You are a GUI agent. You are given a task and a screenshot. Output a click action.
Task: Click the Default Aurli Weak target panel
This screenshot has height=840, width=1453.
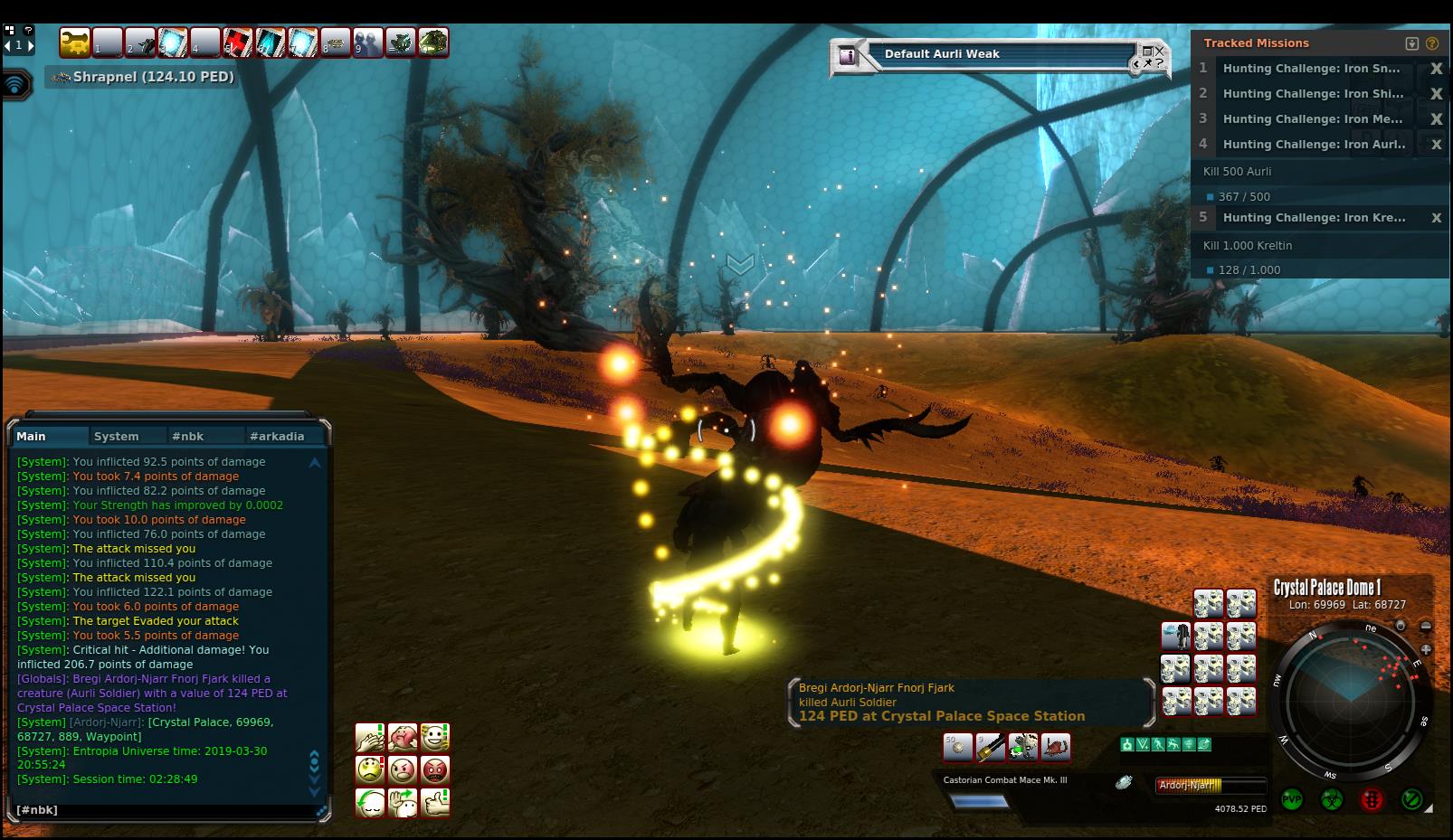995,54
